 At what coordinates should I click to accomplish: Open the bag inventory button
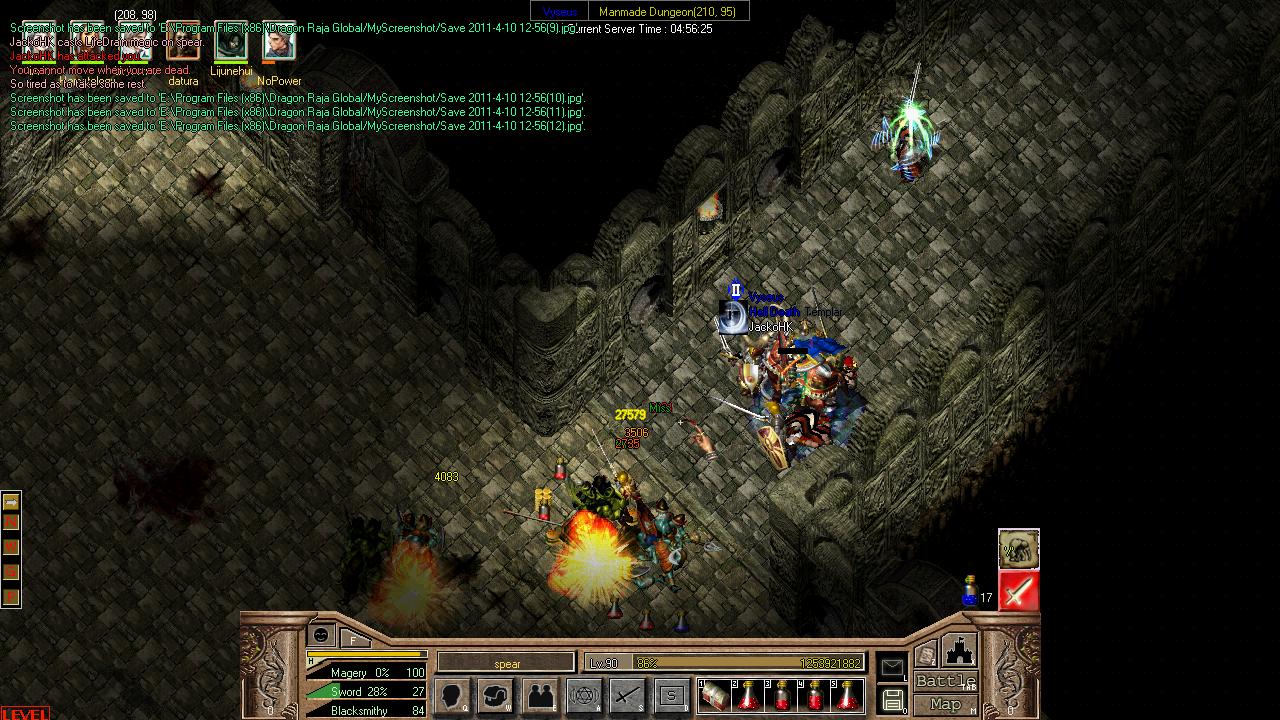(x=497, y=696)
